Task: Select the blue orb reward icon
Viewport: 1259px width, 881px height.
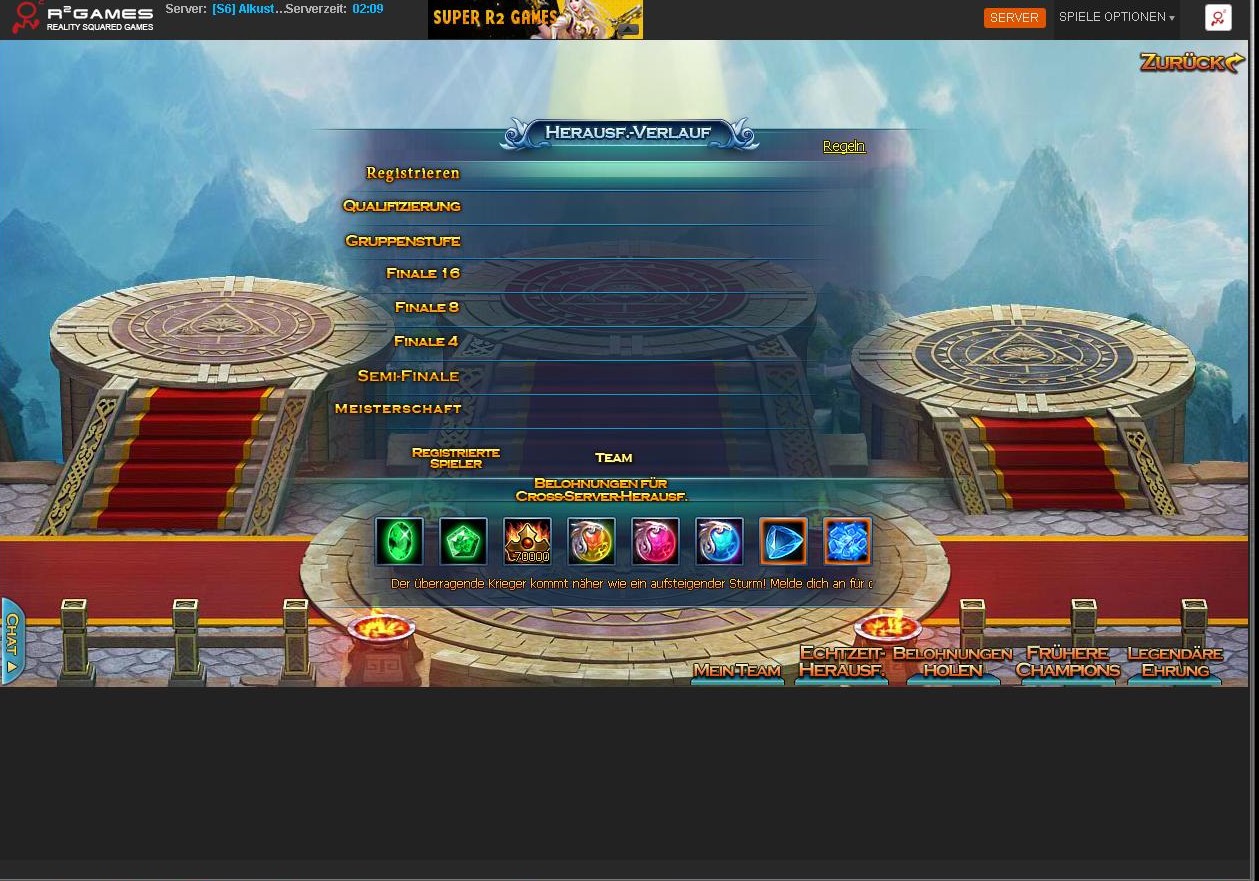Action: pos(719,542)
